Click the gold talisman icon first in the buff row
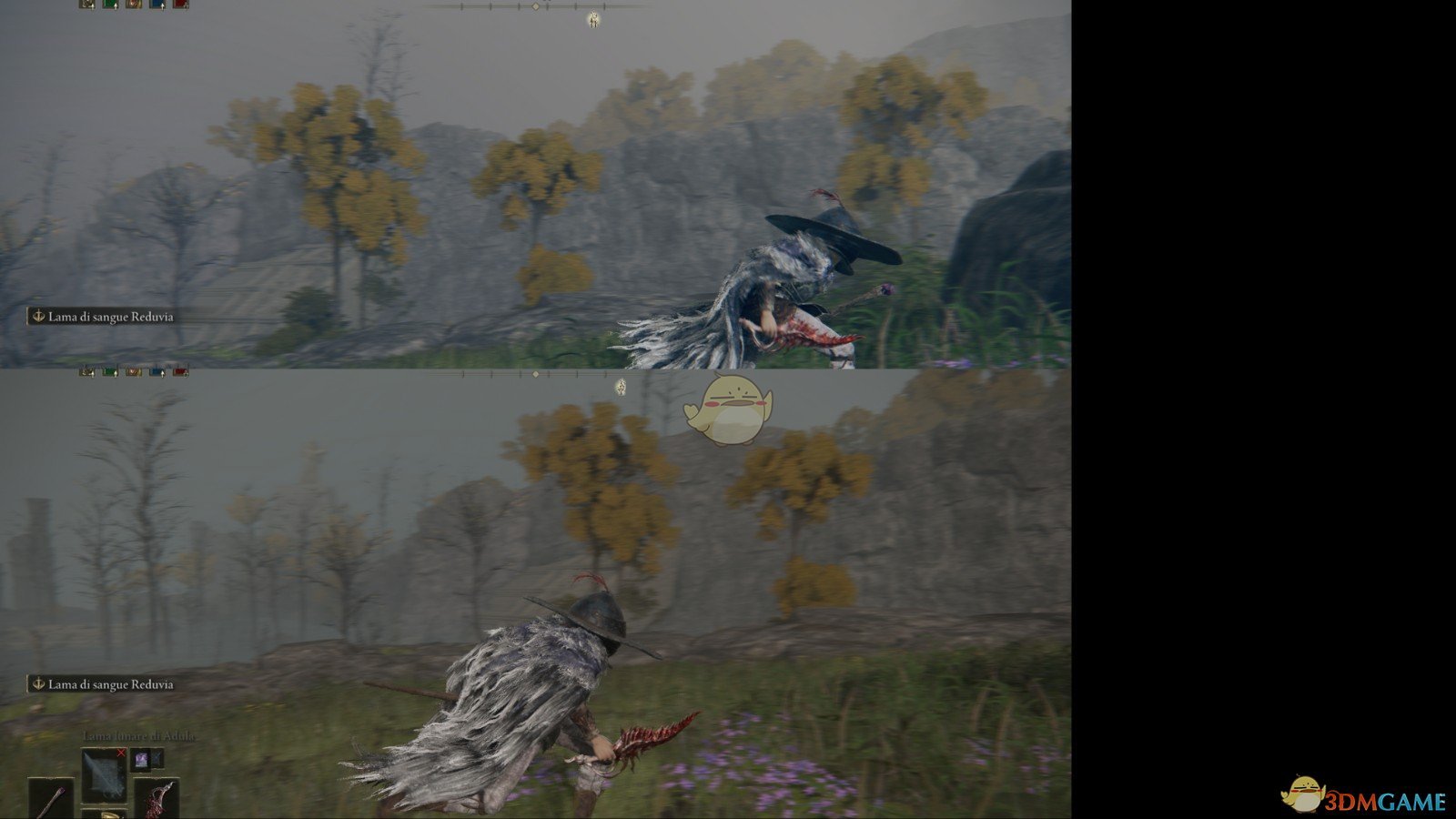The height and width of the screenshot is (819, 1456). point(85,5)
